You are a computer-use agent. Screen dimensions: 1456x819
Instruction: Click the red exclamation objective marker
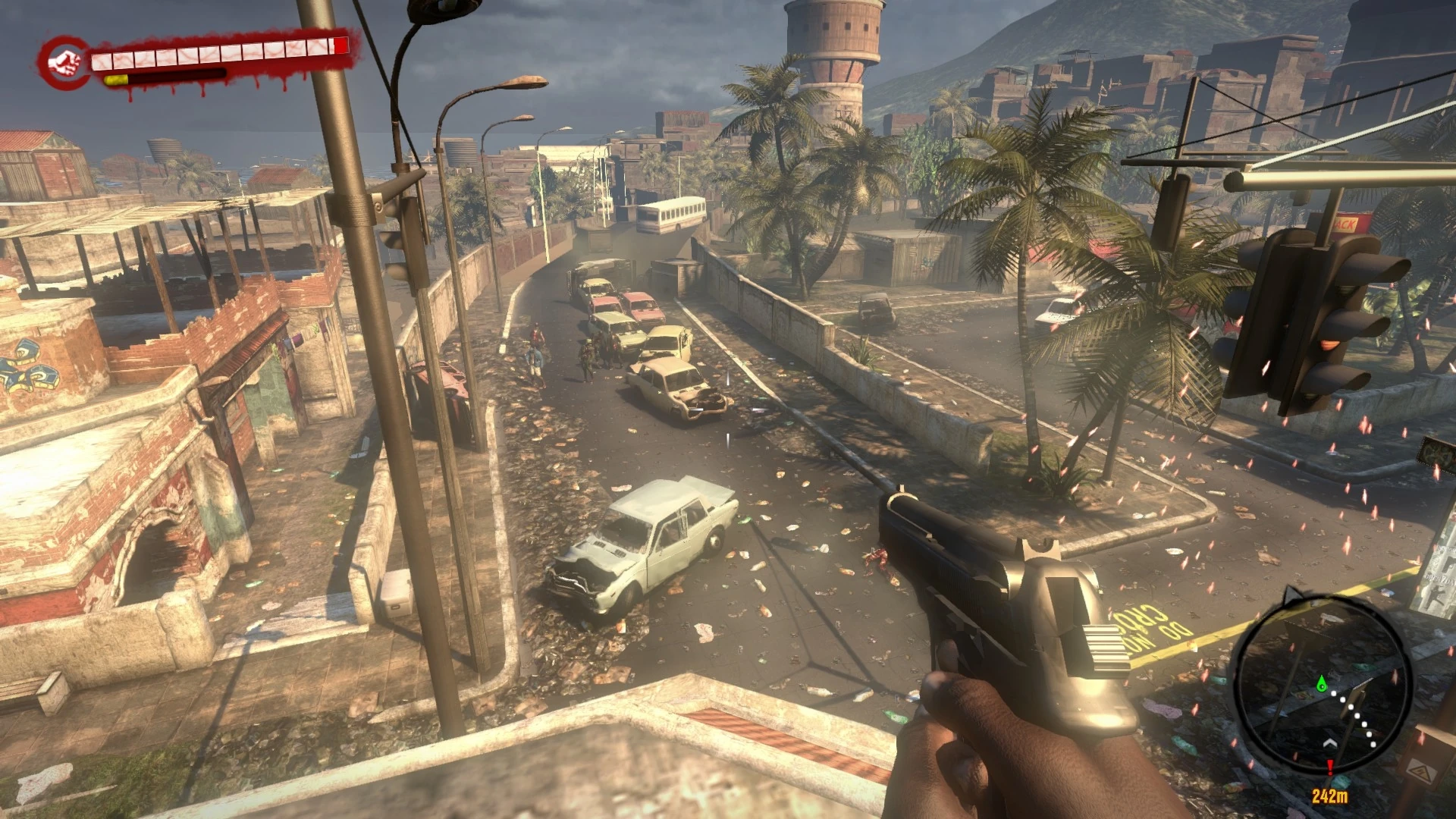(1331, 767)
